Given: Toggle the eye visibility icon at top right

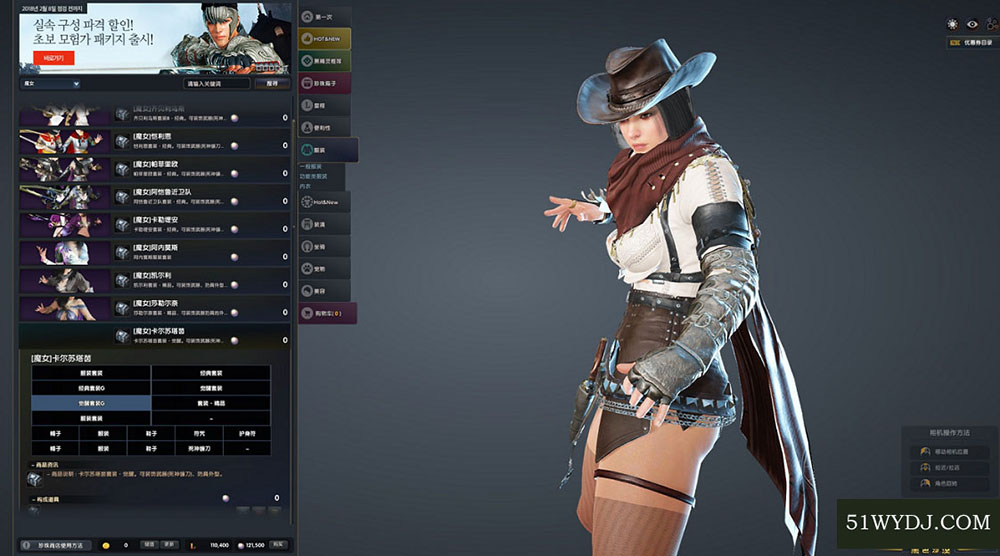Looking at the screenshot, I should [x=969, y=24].
